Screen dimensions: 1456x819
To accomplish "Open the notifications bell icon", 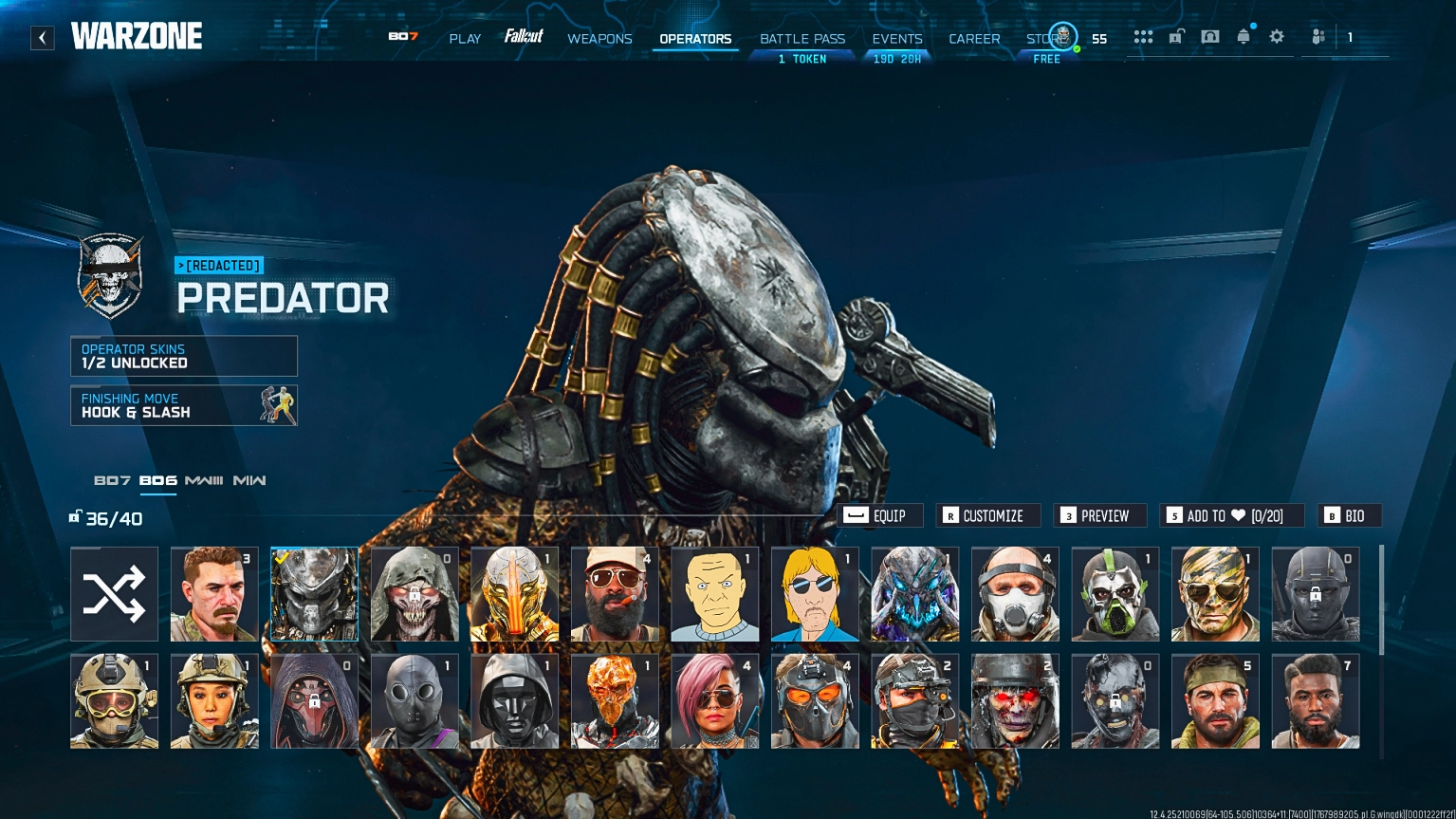I will point(1243,36).
